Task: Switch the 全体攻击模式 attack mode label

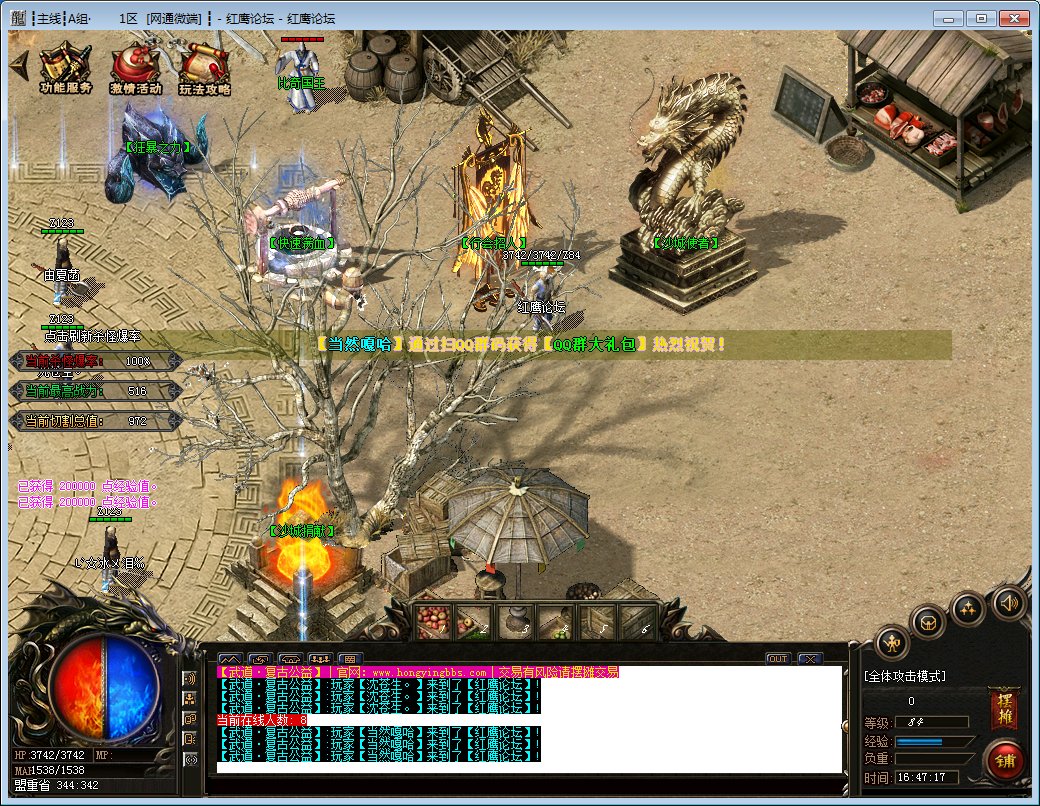Action: (905, 676)
